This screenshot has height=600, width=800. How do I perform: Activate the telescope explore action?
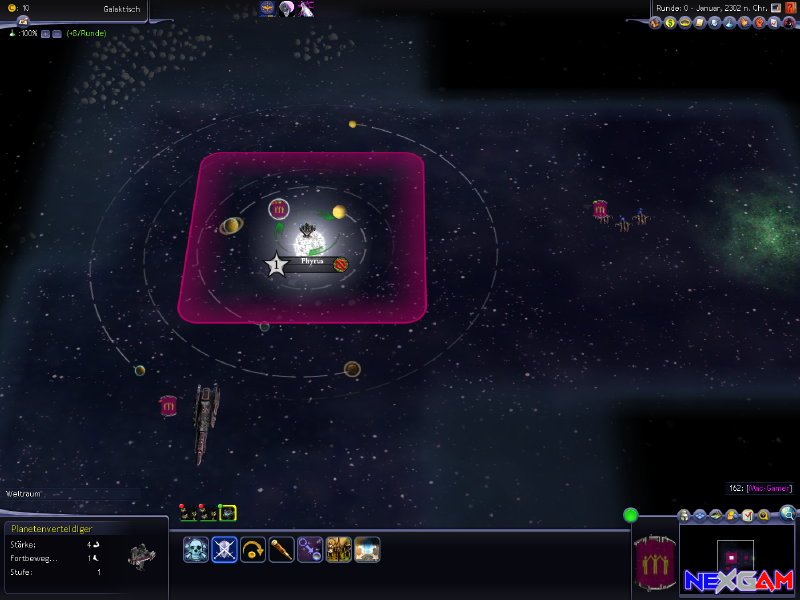coord(281,549)
